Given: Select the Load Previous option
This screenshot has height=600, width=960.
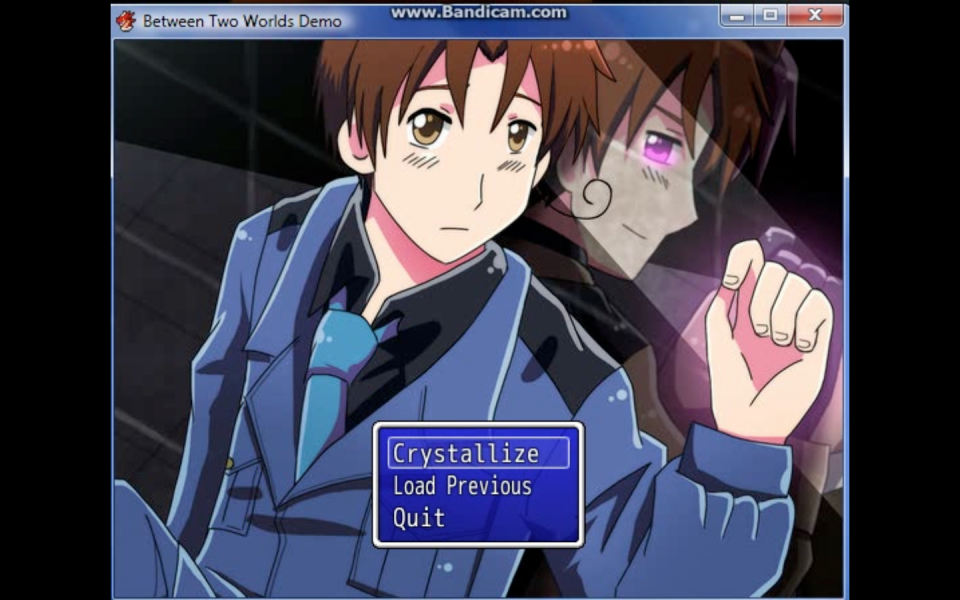Looking at the screenshot, I should (x=462, y=486).
